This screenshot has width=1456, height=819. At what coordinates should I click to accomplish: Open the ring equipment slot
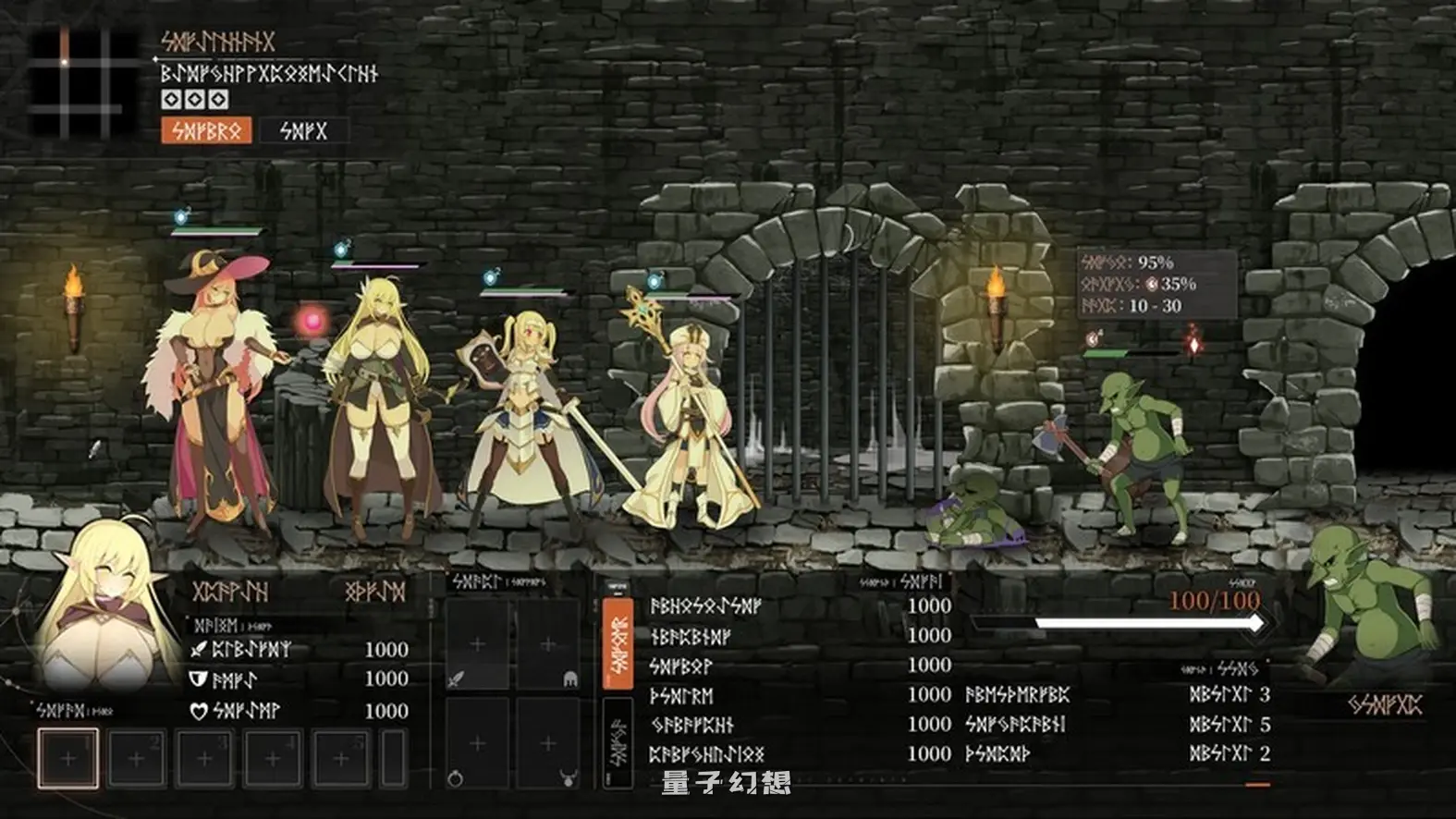[x=477, y=741]
